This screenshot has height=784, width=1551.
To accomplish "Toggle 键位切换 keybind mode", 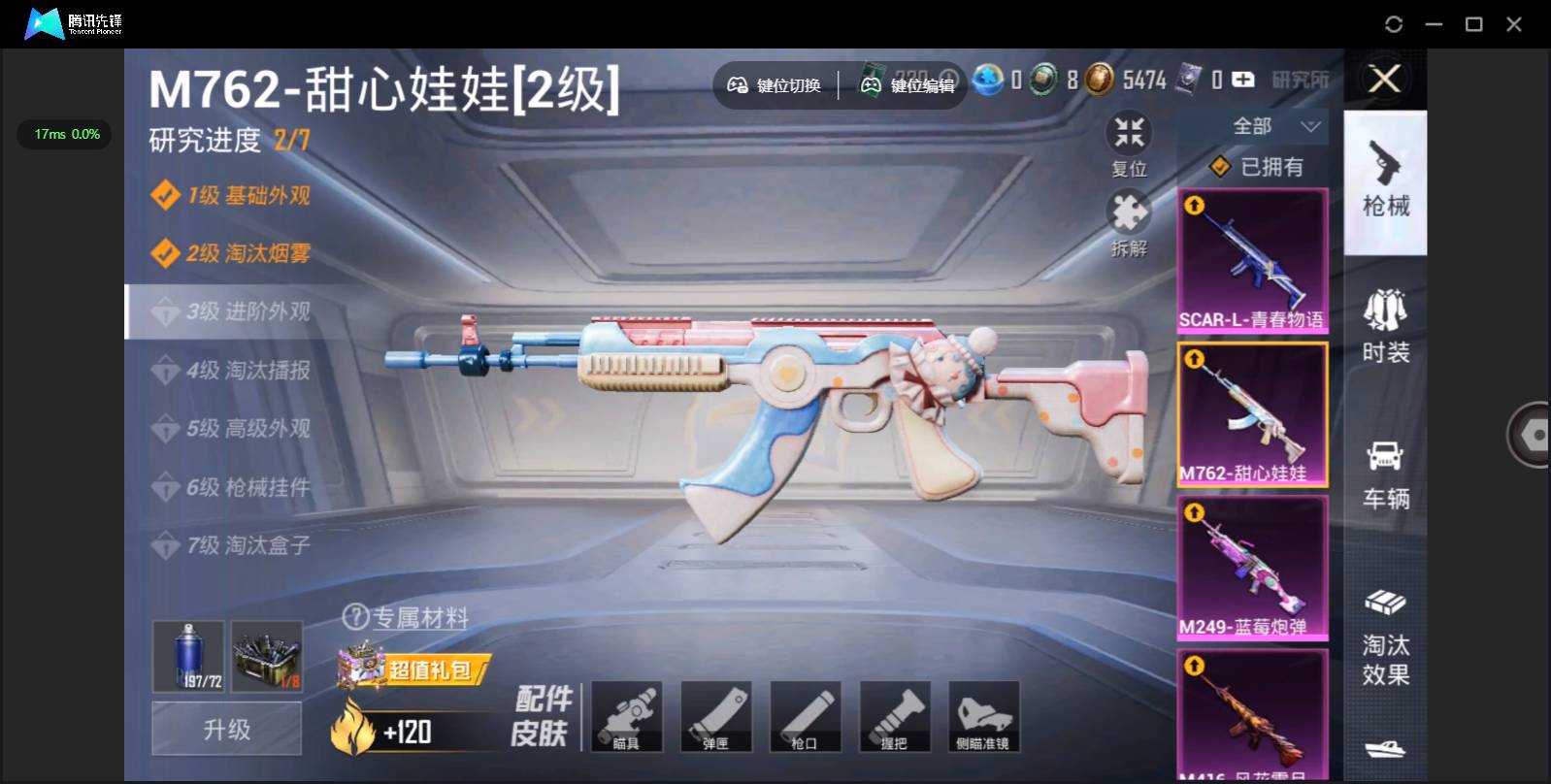I will 774,85.
